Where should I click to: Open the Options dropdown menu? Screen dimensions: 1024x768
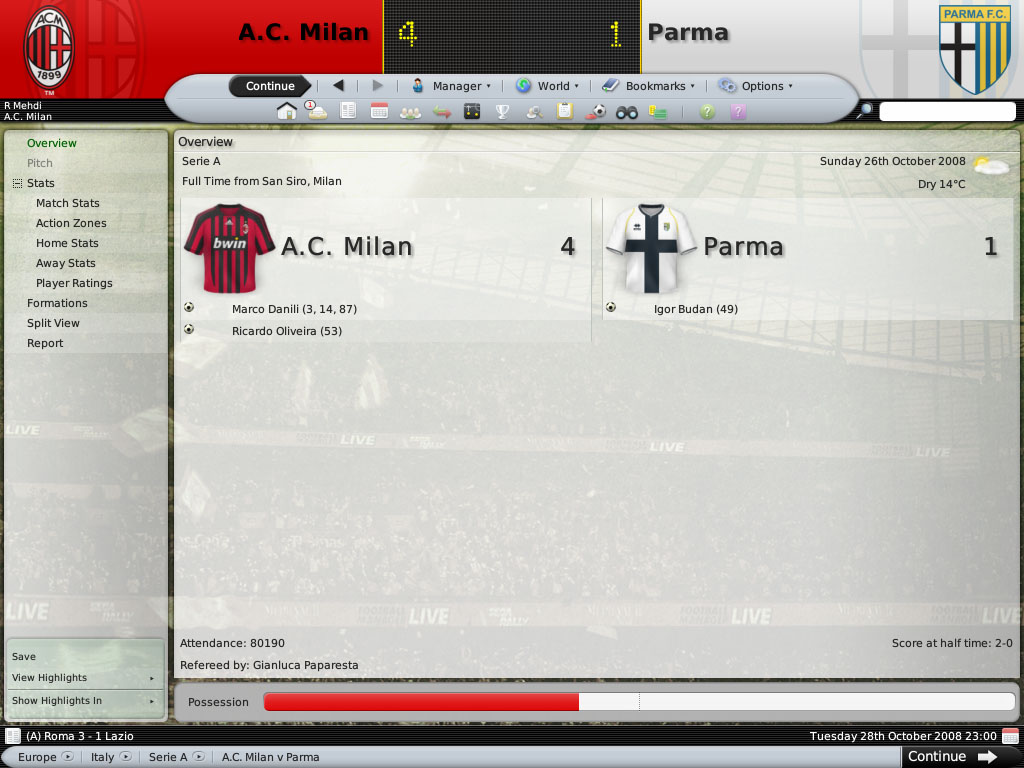755,86
